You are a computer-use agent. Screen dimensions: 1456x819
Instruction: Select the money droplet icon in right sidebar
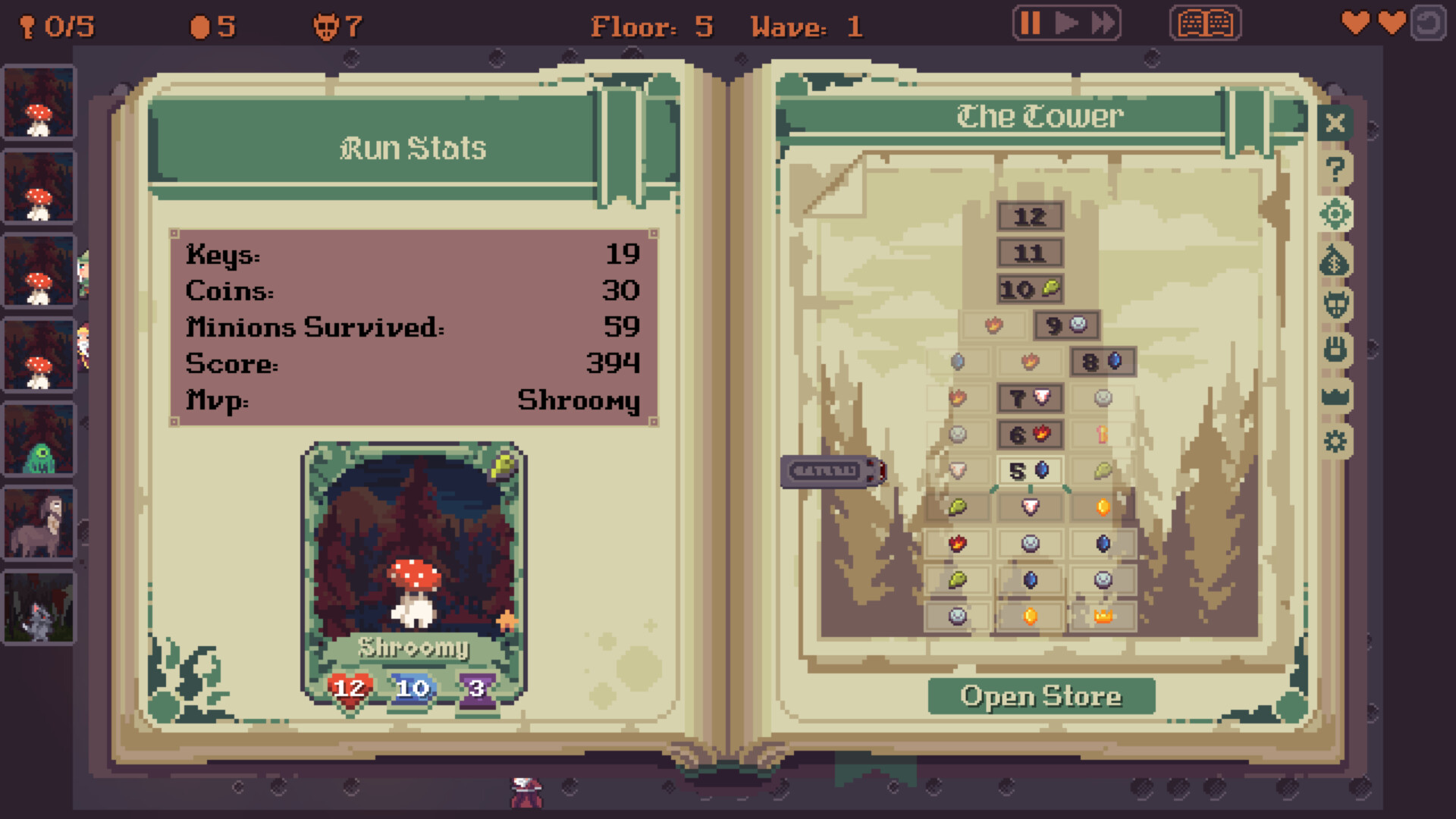1335,260
